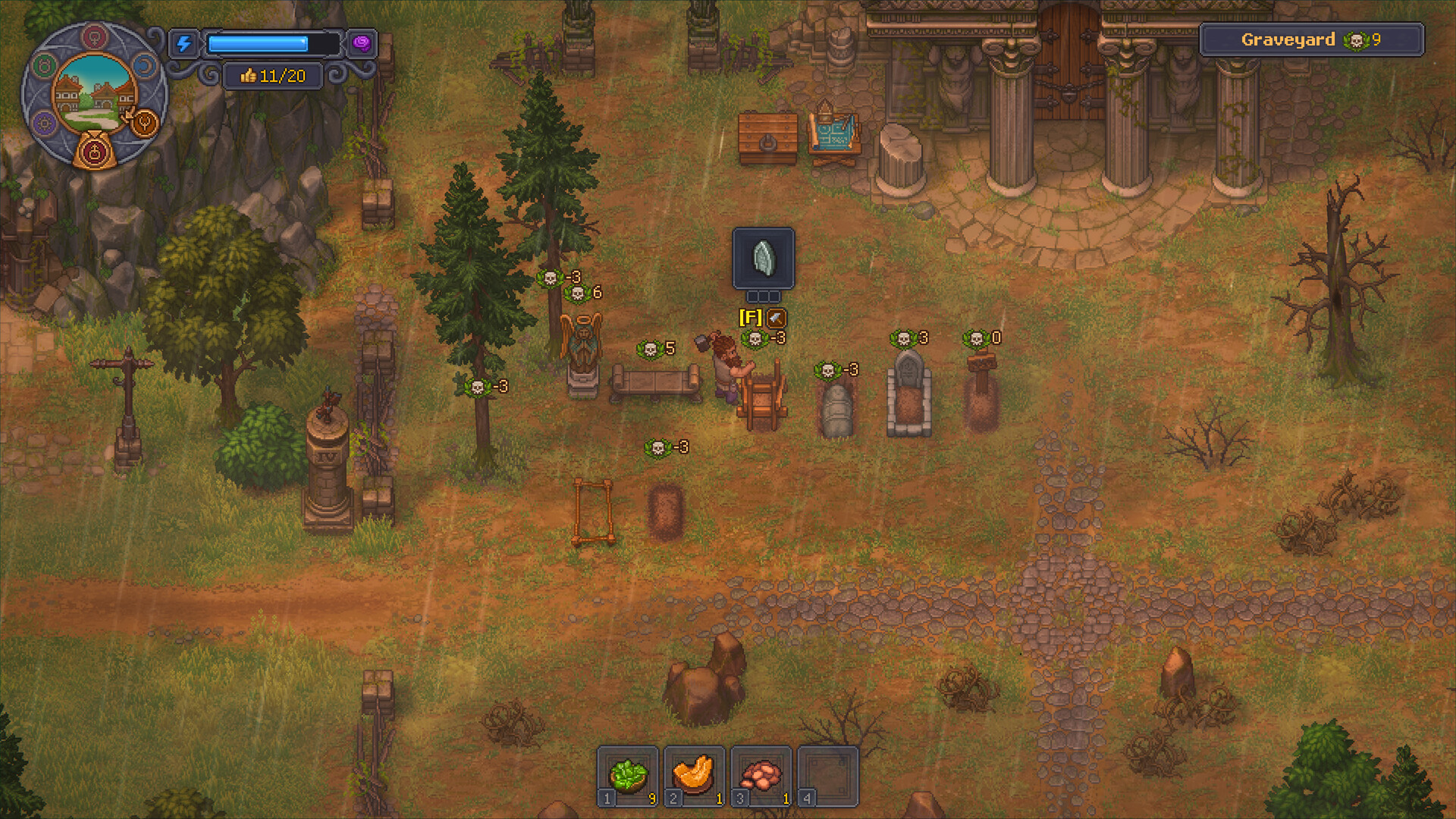Click the Graveyard location banner

[x=1312, y=40]
